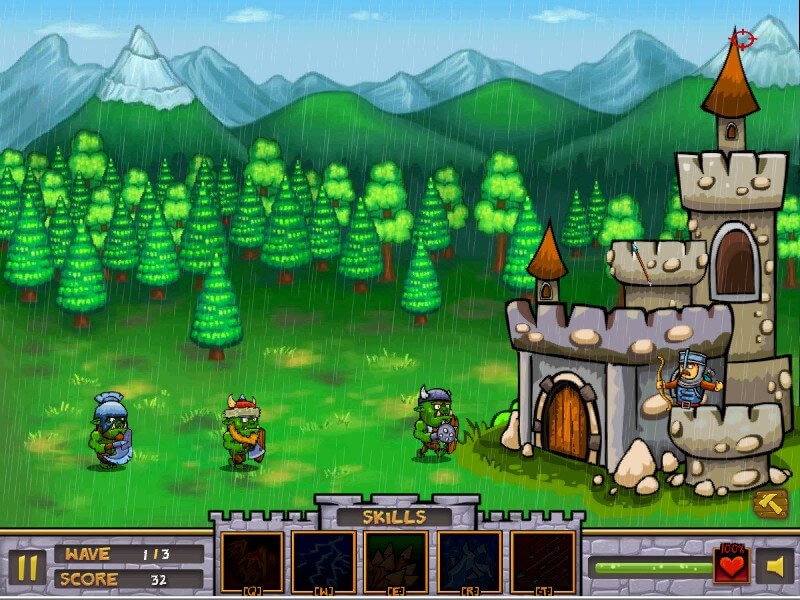Cast the ice shards skill
The image size is (800, 600).
(x=469, y=561)
